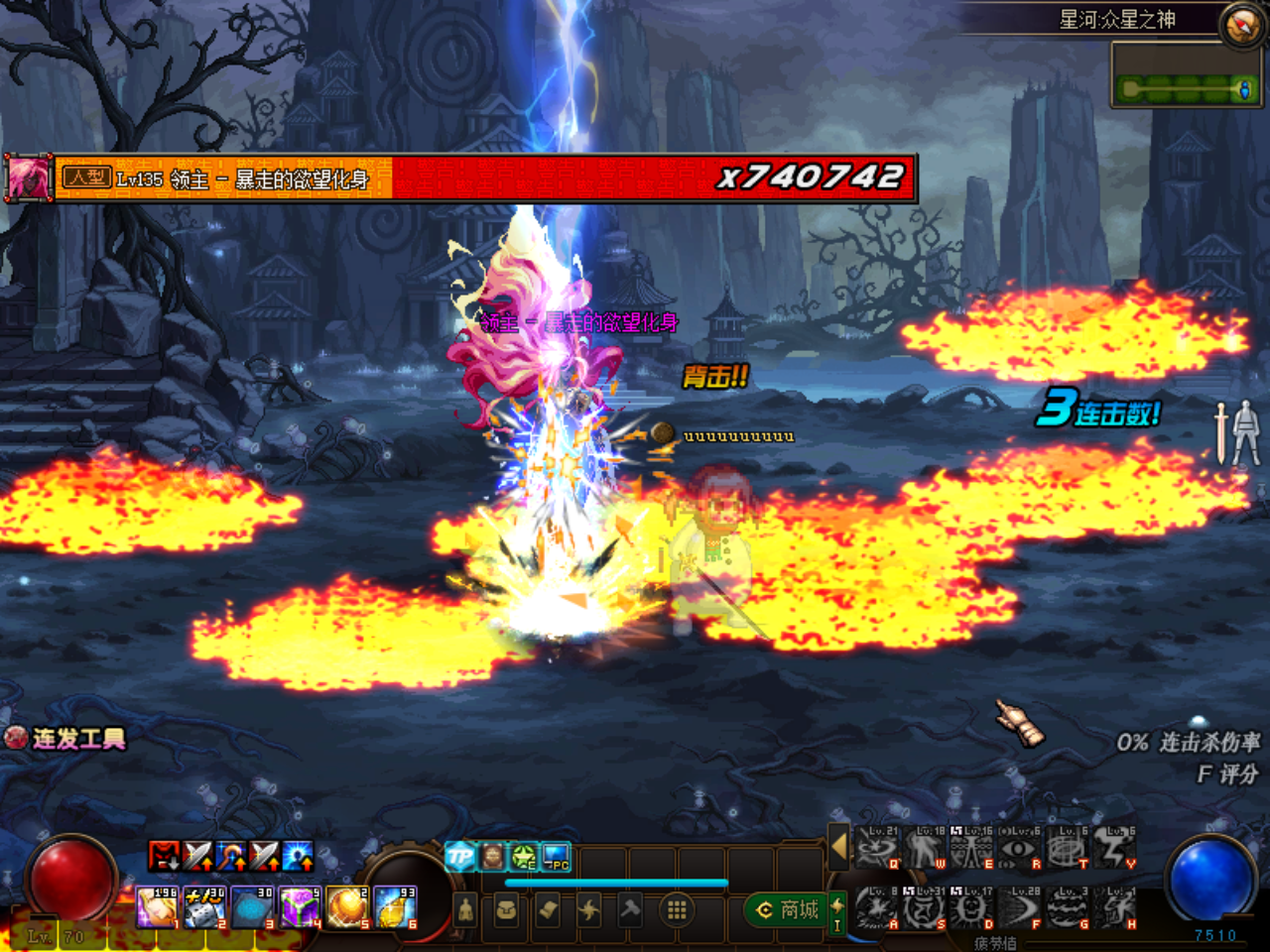This screenshot has width=1270, height=952.
Task: Open the 连发工具 rapid-fire tool
Action: (67, 739)
